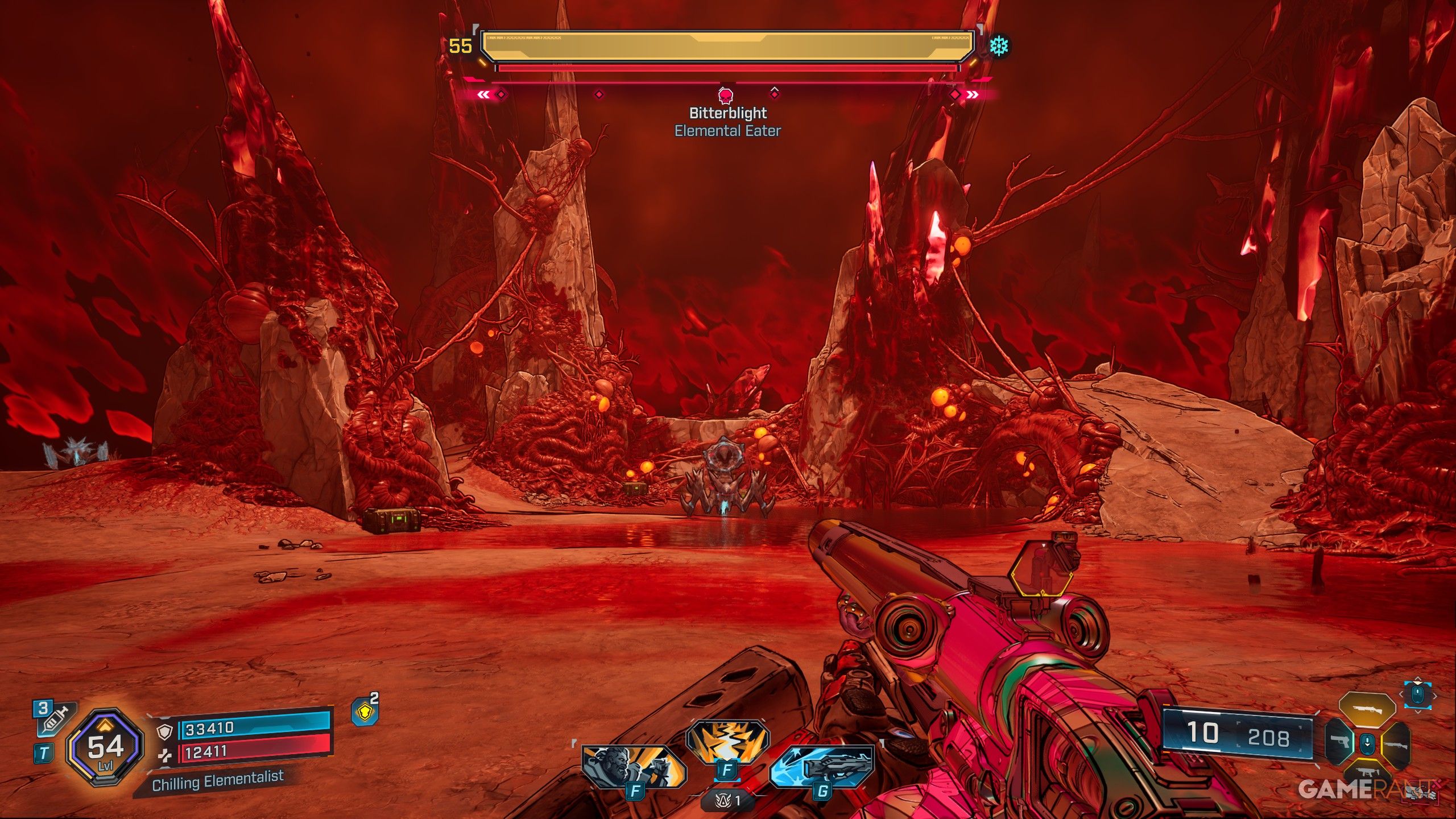Click the cryo snowflake icon by boss bar

click(998, 46)
